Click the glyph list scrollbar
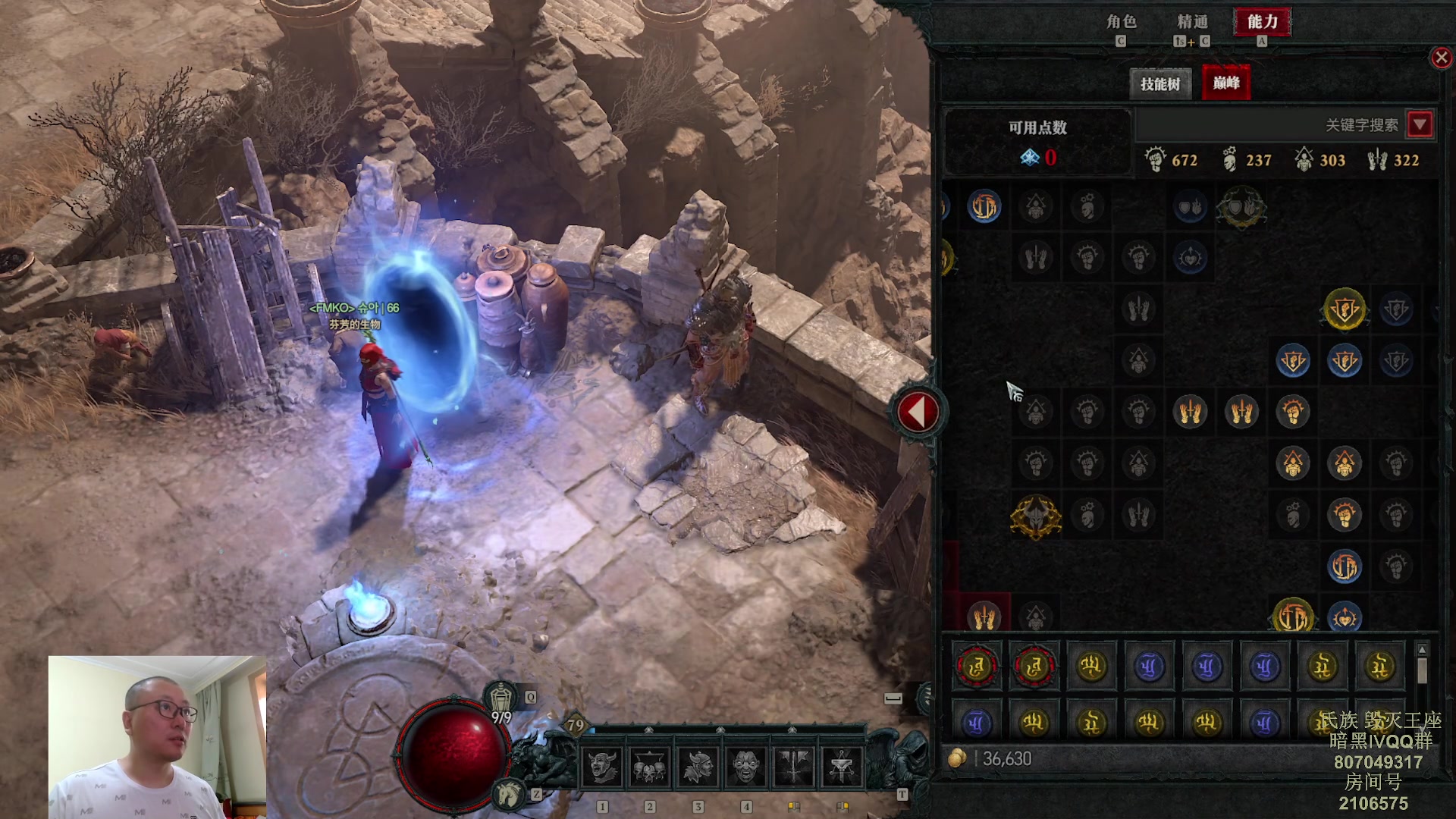This screenshot has height=819, width=1456. pyautogui.click(x=1422, y=671)
